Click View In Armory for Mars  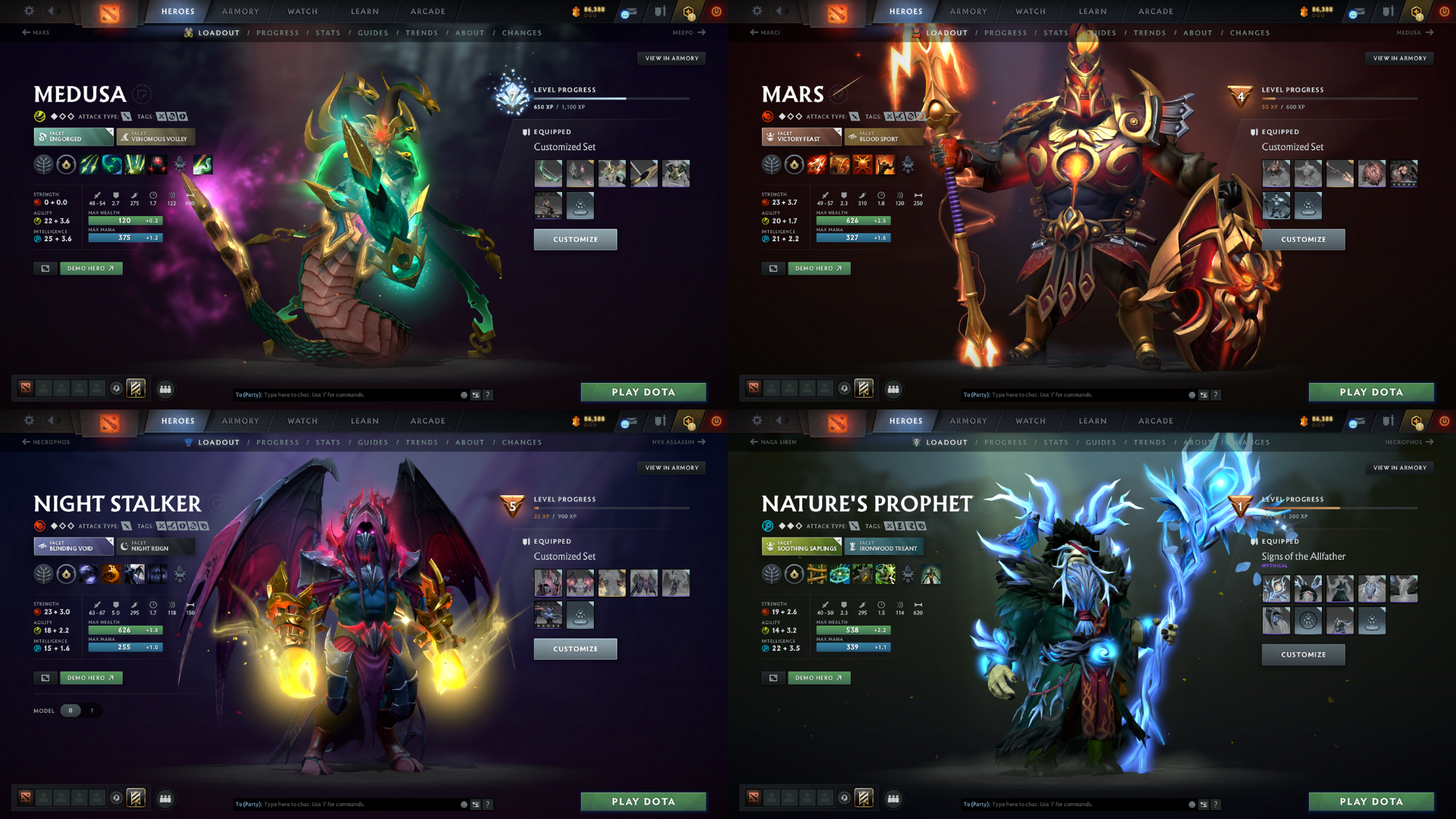coord(1399,58)
